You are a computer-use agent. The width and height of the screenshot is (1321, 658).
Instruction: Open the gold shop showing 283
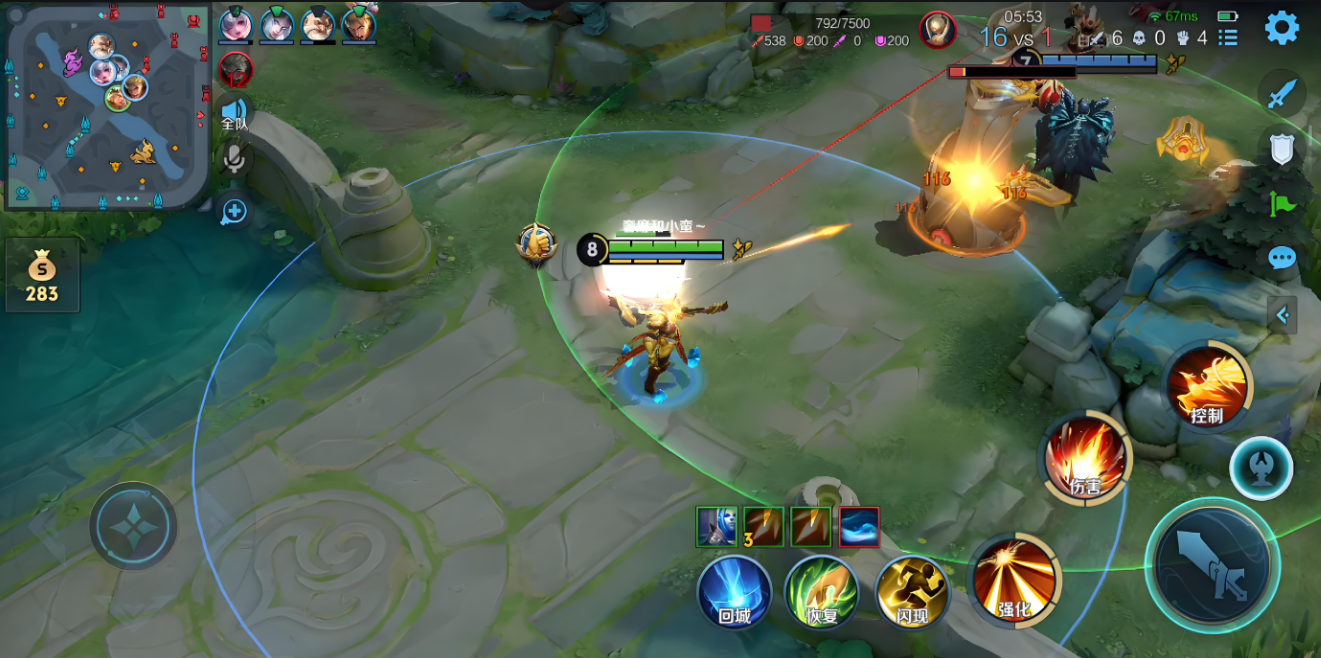[x=42, y=275]
